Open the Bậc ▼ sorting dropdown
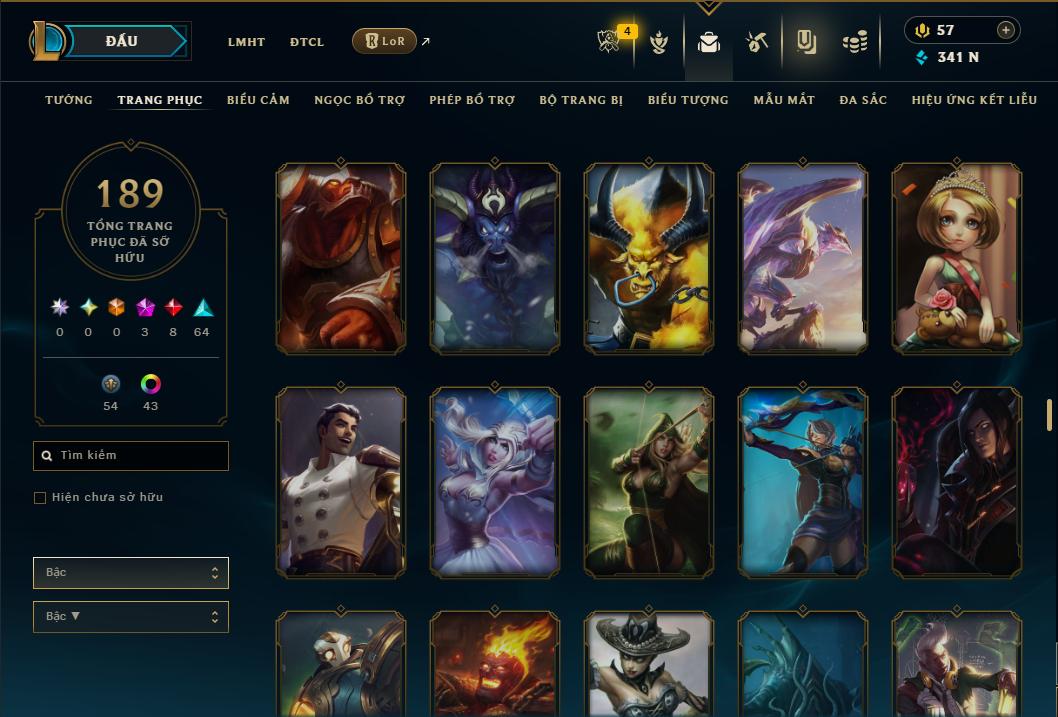 click(x=131, y=617)
